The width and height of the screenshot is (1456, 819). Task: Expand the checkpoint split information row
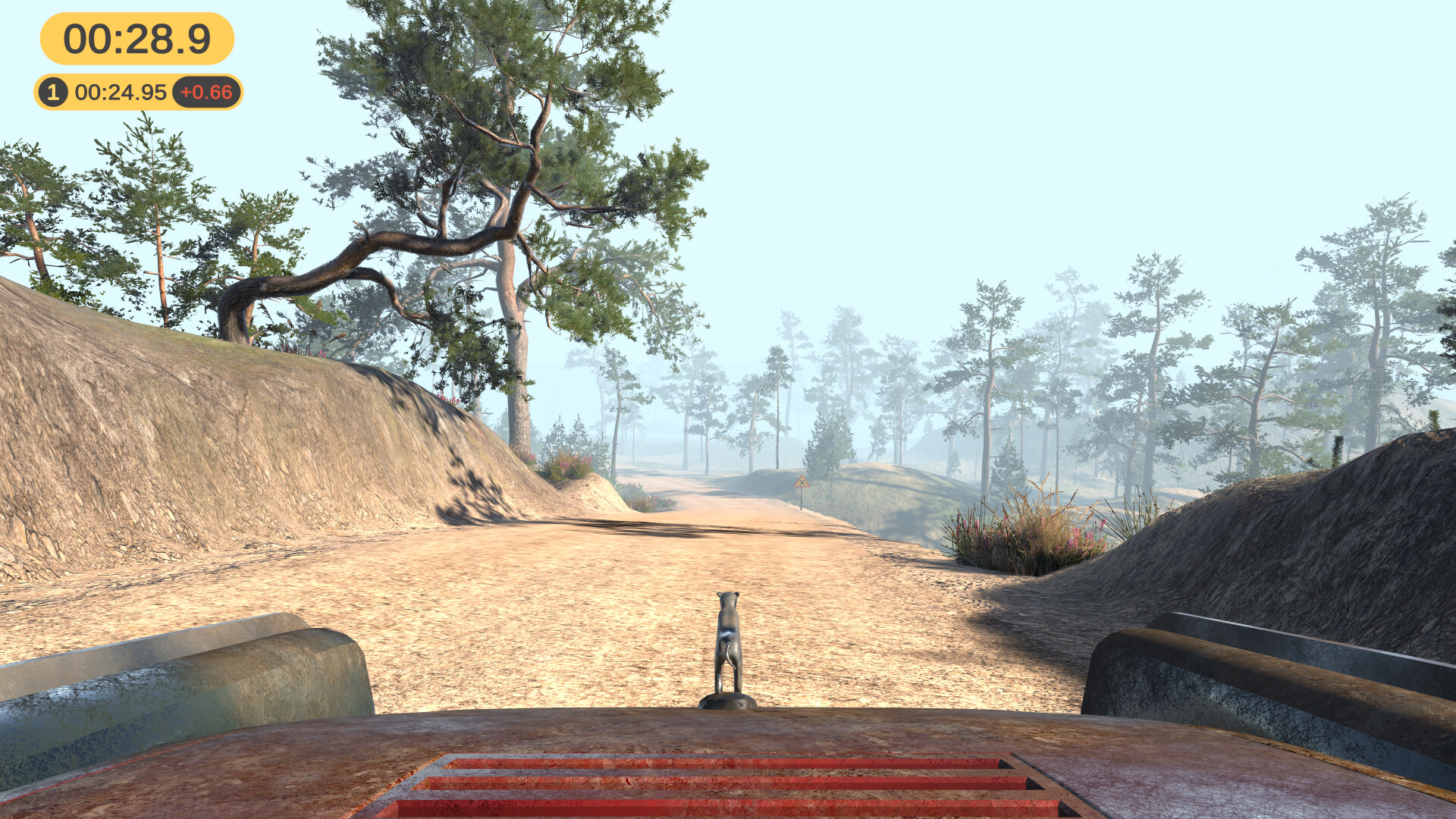point(136,92)
